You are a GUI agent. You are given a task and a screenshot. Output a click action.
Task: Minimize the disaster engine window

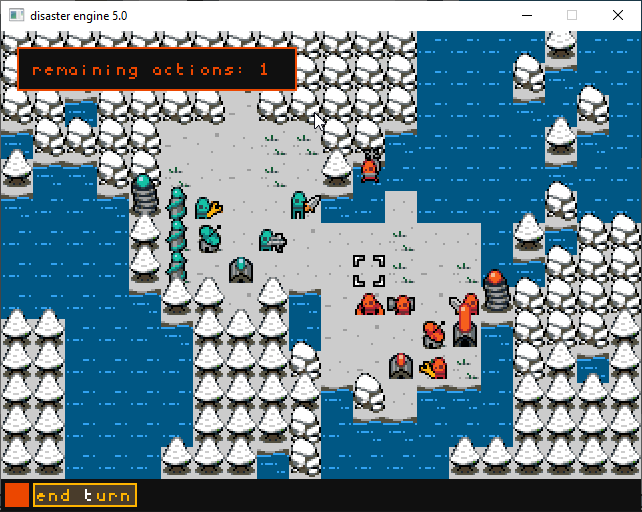pyautogui.click(x=526, y=15)
